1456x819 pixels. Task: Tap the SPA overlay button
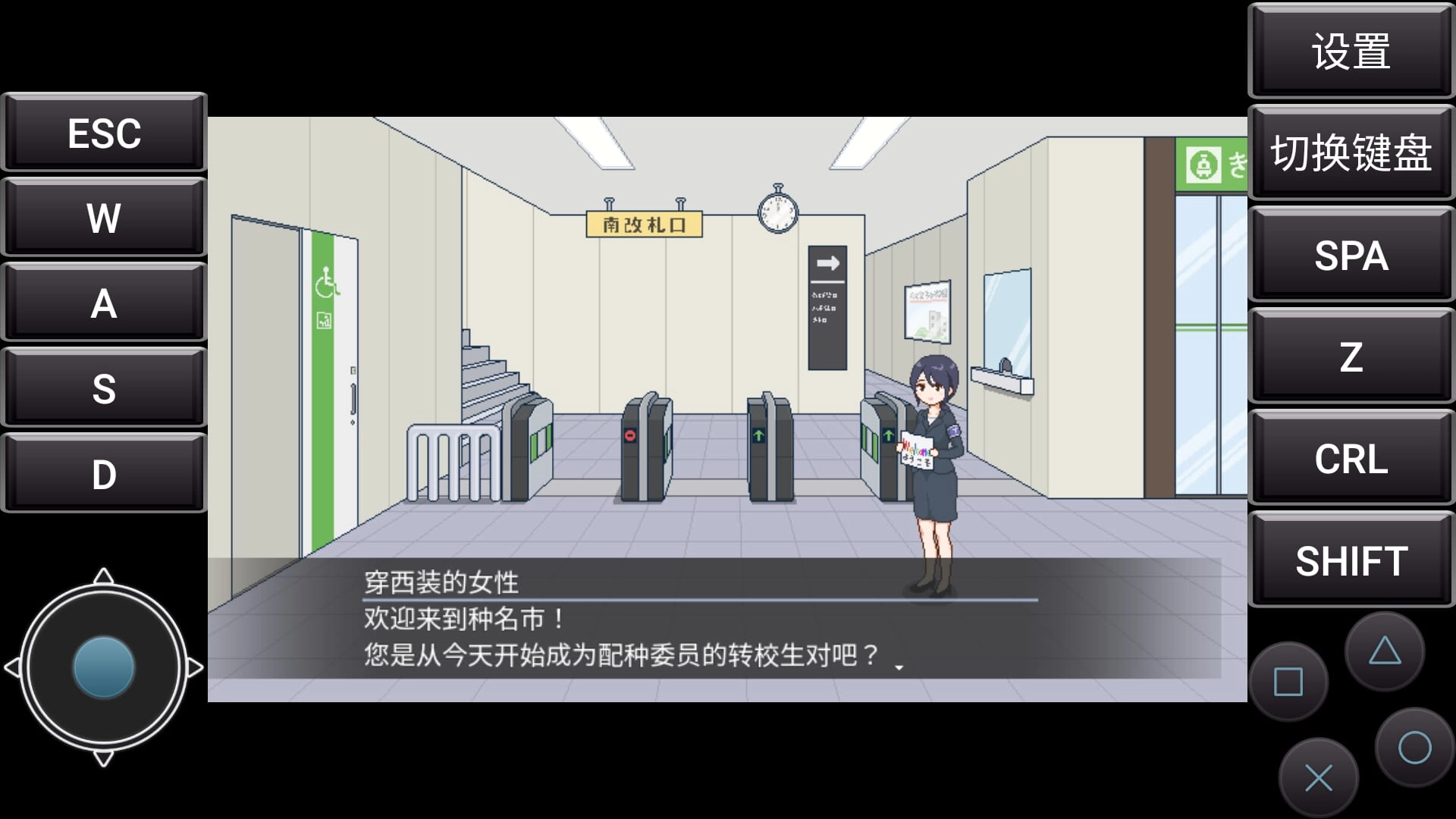click(x=1351, y=255)
